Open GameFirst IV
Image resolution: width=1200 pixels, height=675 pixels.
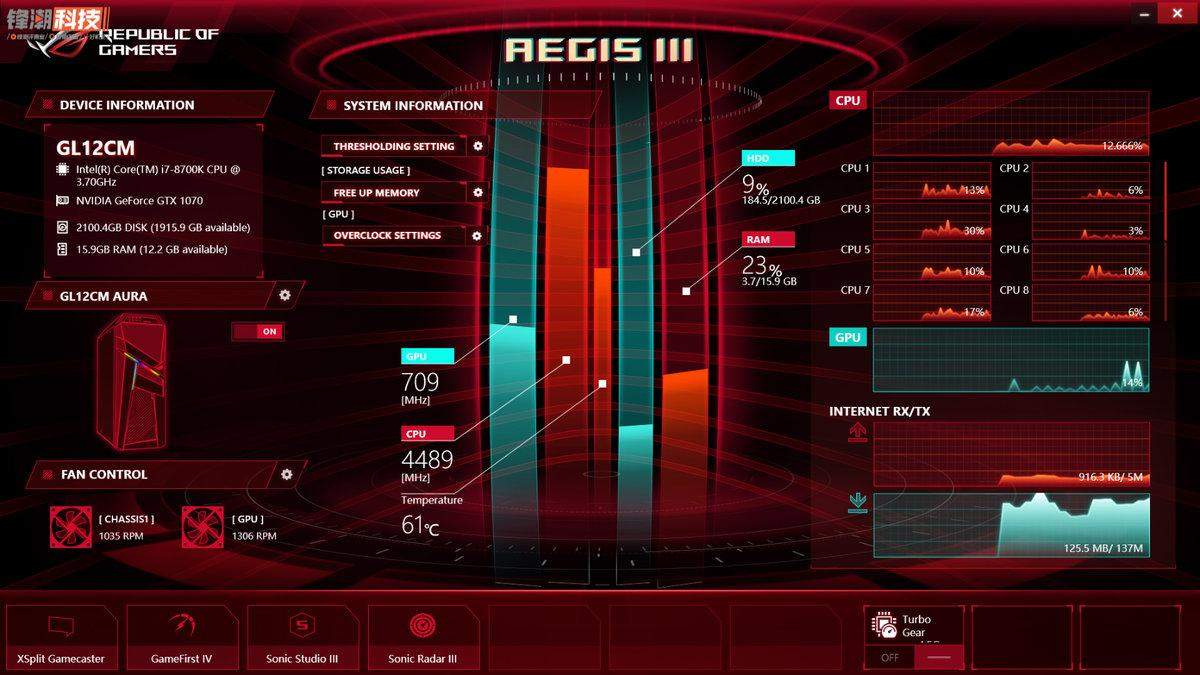coord(181,637)
